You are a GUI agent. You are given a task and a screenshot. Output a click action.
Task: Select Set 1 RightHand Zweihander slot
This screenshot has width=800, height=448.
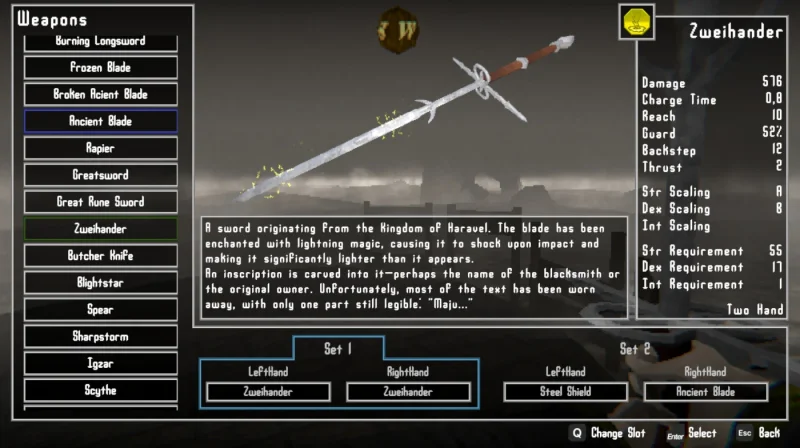(x=408, y=392)
